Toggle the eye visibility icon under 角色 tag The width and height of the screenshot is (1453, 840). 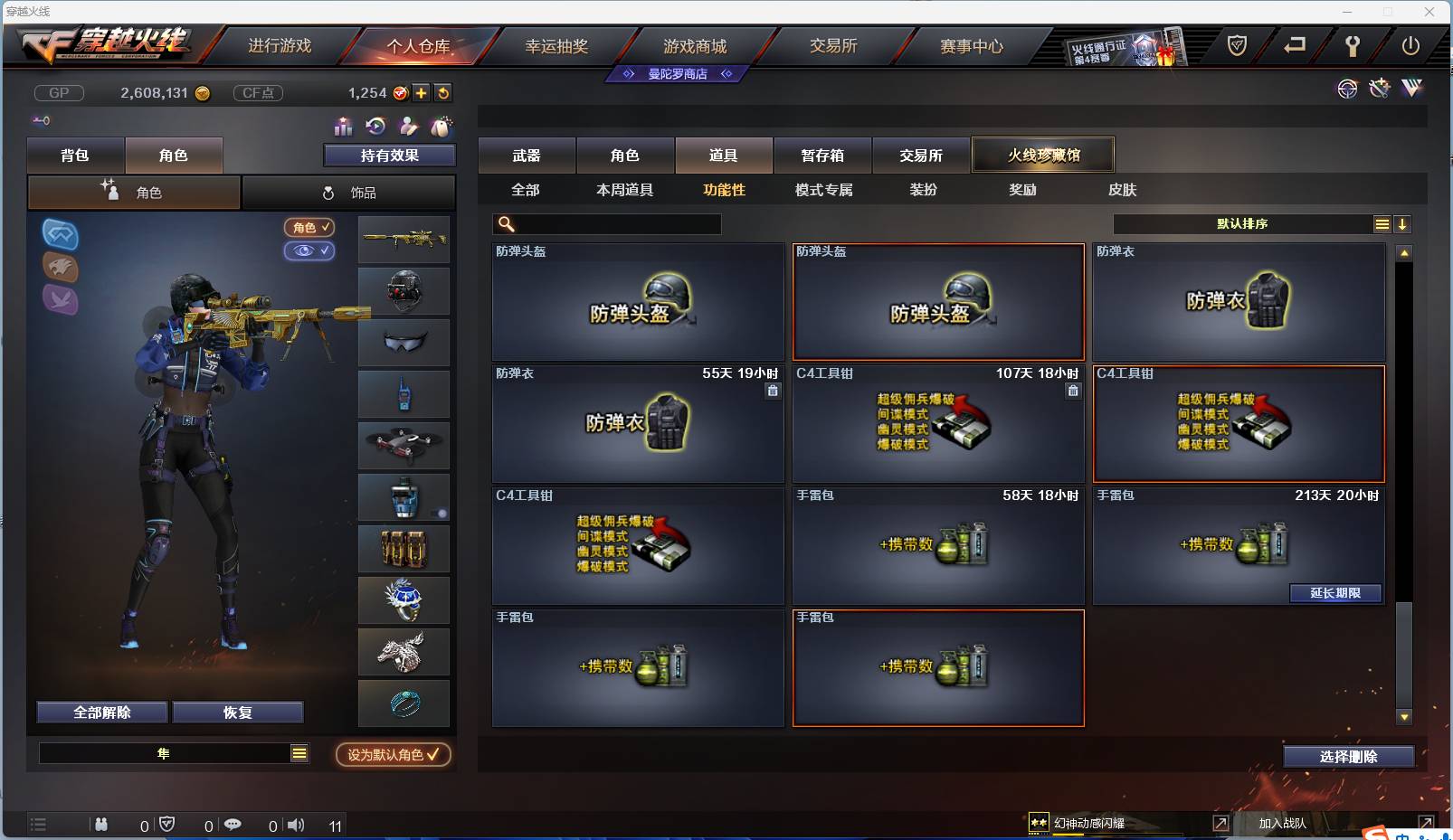[x=309, y=250]
